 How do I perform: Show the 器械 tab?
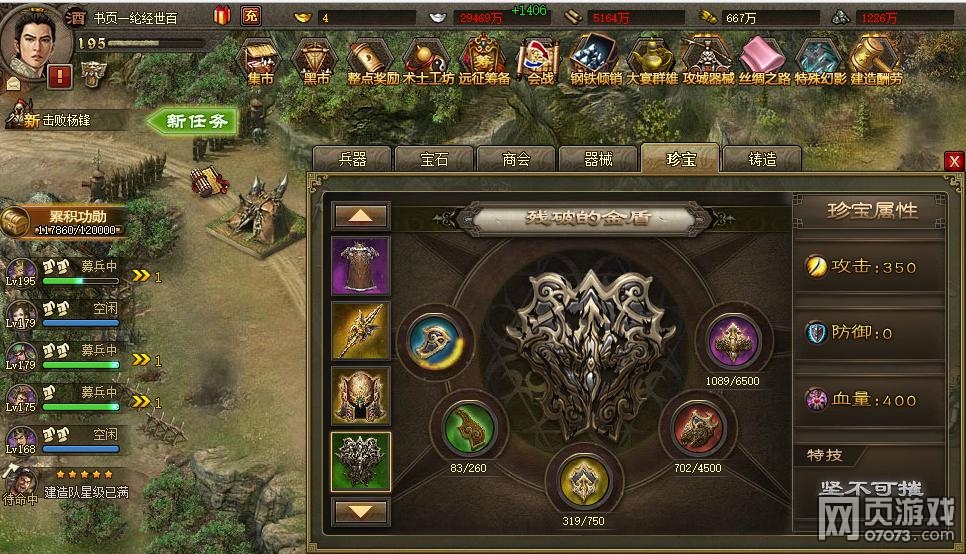click(x=597, y=159)
